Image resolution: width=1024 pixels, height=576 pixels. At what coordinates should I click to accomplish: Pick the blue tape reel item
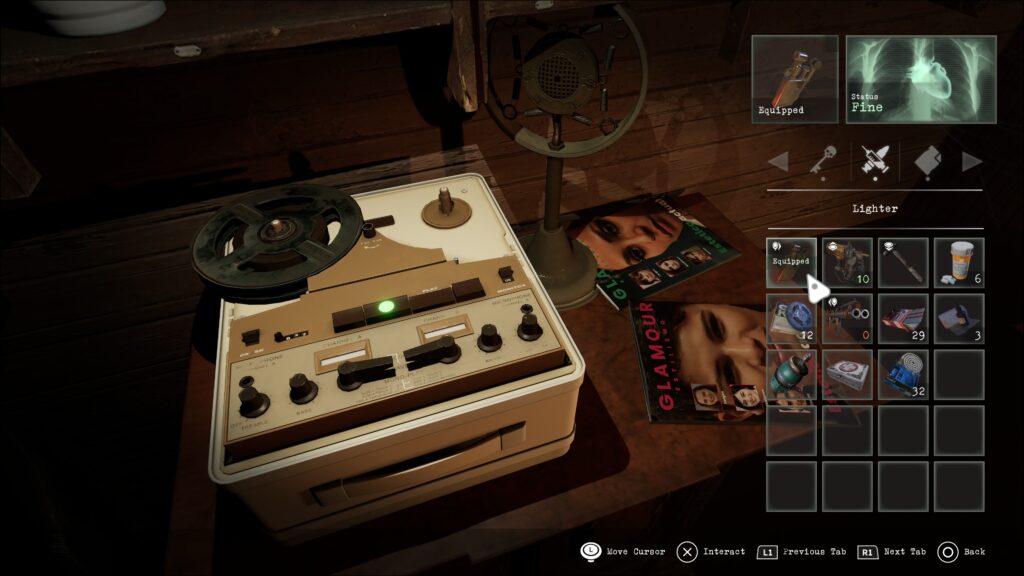click(x=792, y=319)
